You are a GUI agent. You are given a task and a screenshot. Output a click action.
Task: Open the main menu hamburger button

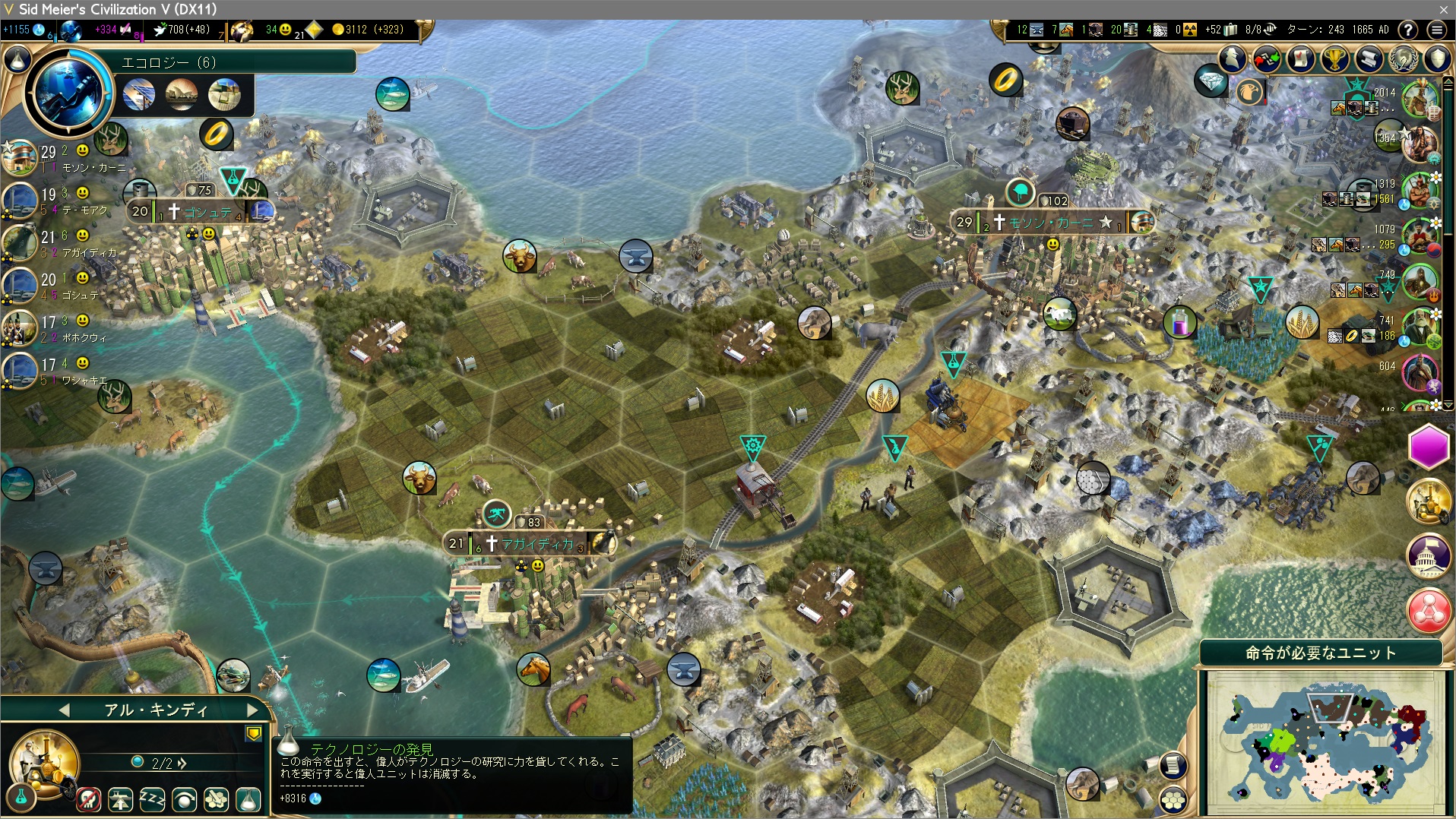tap(1436, 30)
